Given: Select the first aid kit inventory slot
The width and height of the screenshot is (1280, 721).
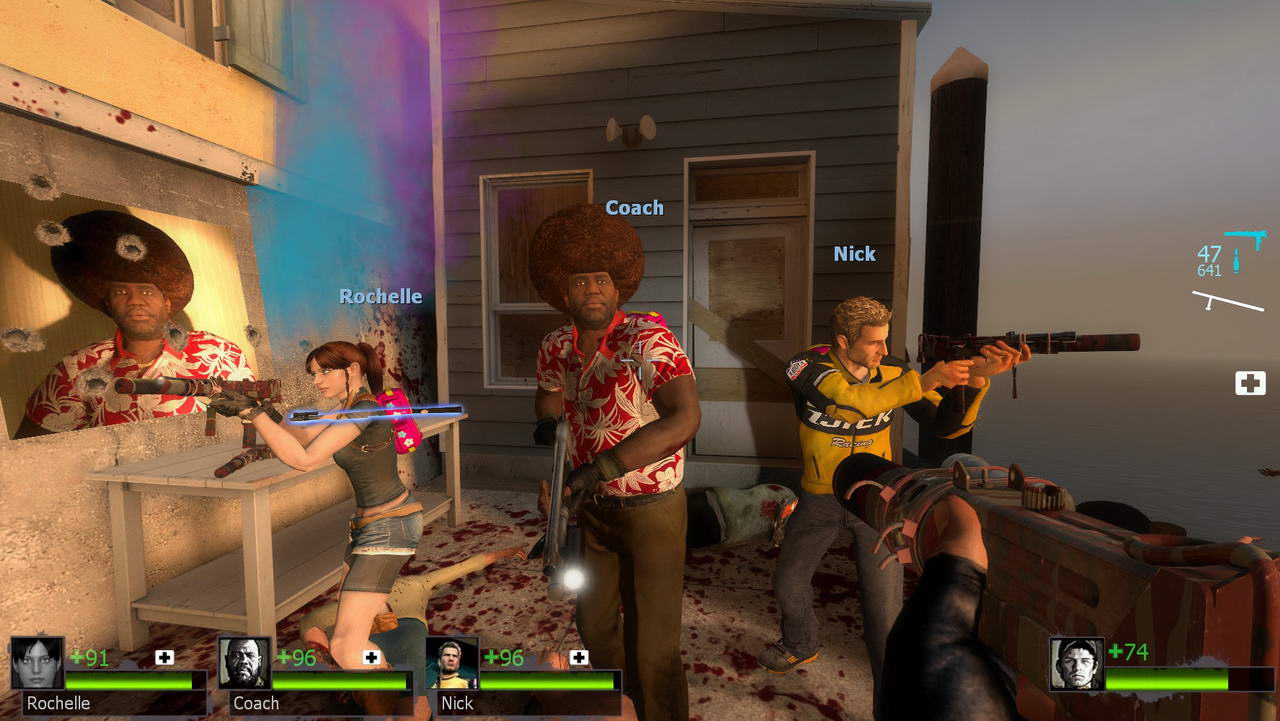Looking at the screenshot, I should (x=1250, y=383).
